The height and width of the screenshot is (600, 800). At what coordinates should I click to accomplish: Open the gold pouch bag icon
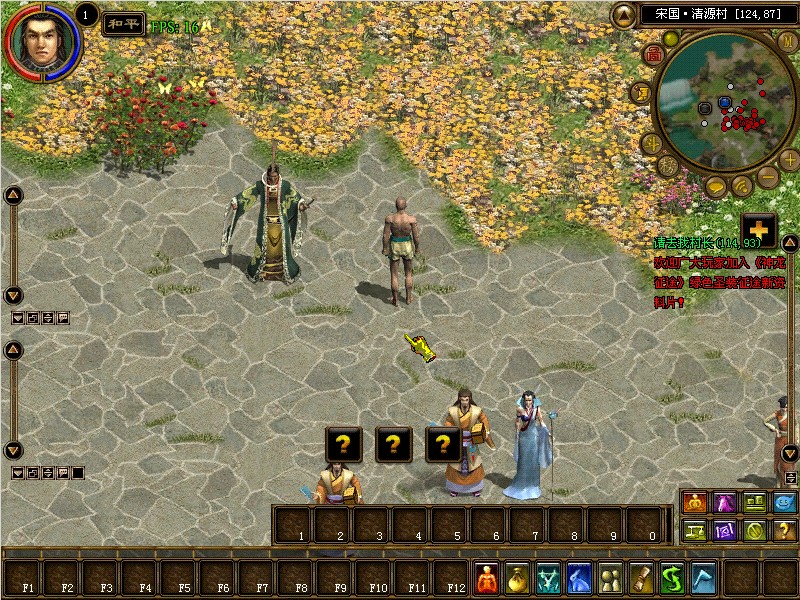[517, 578]
